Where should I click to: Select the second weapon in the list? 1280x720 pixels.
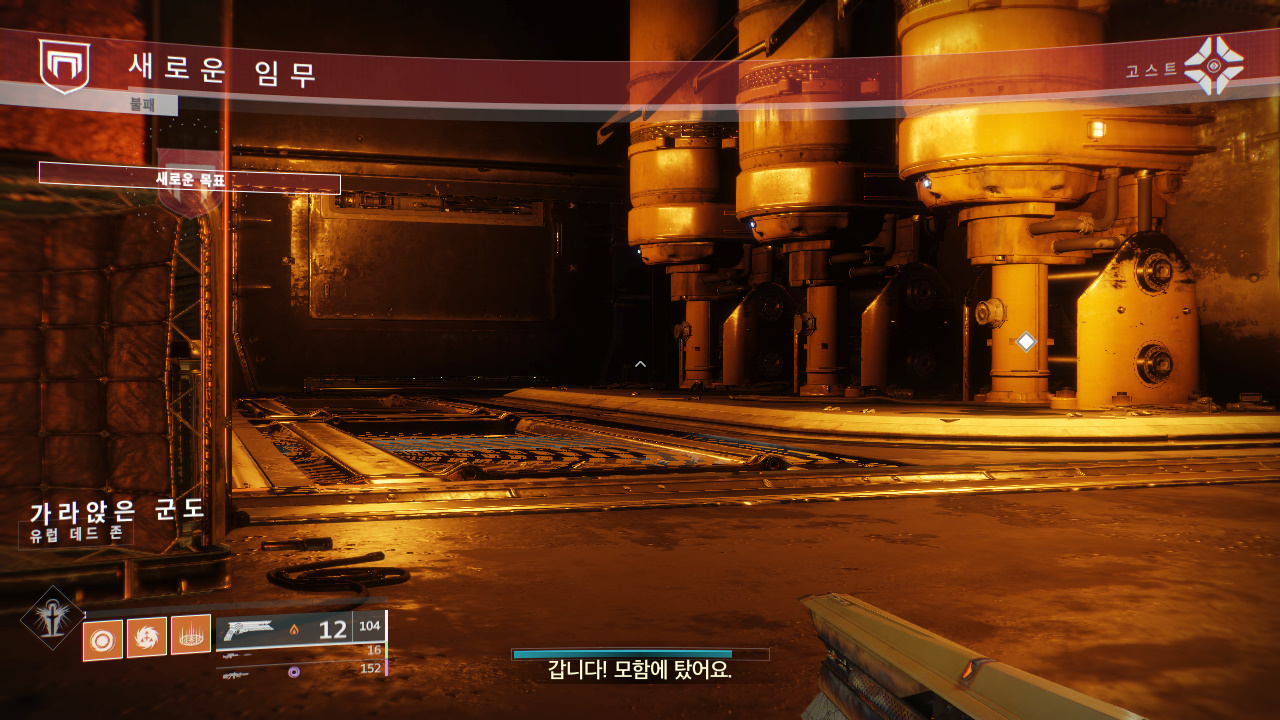click(300, 653)
